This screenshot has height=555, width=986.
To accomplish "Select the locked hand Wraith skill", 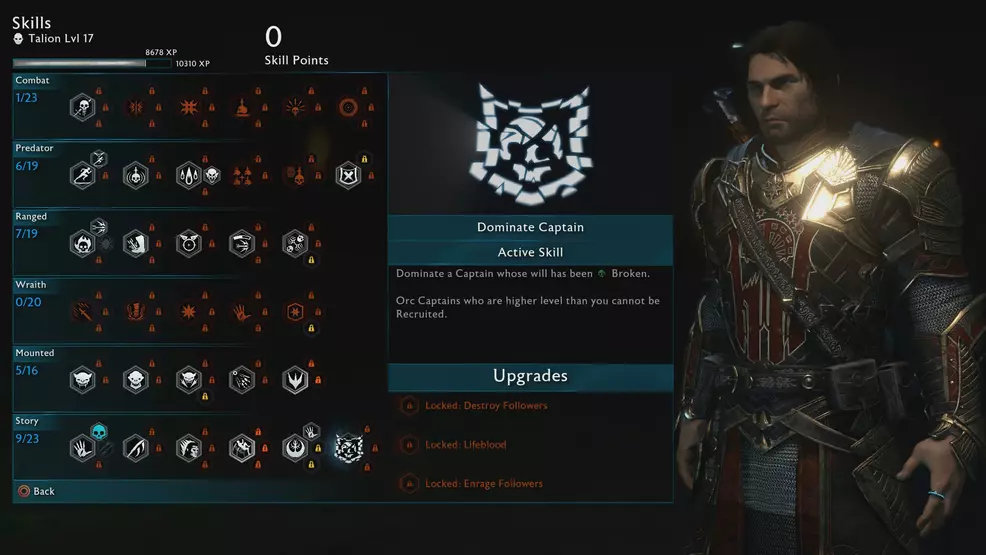I will pos(242,311).
